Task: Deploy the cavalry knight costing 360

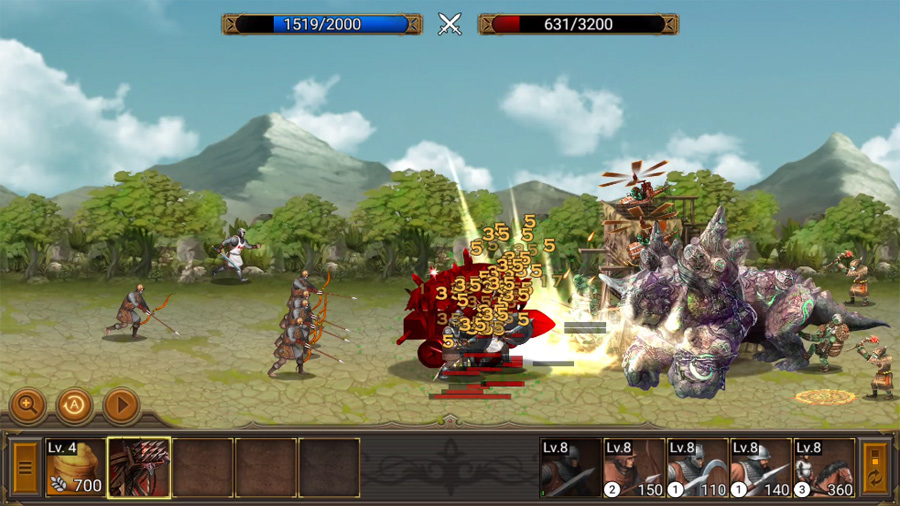Action: 824,468
